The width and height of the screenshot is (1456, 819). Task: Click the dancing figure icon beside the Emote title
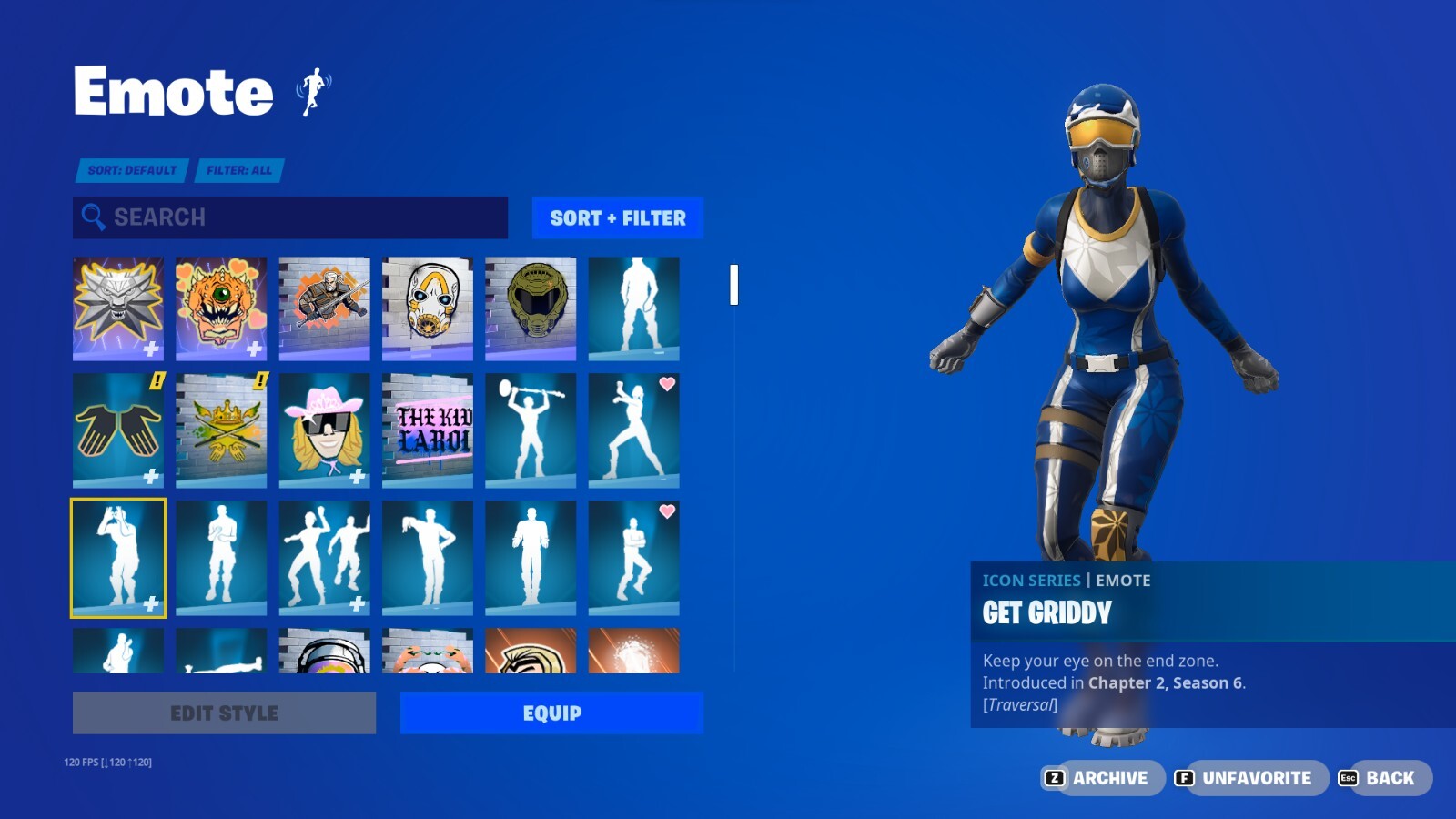tap(314, 91)
